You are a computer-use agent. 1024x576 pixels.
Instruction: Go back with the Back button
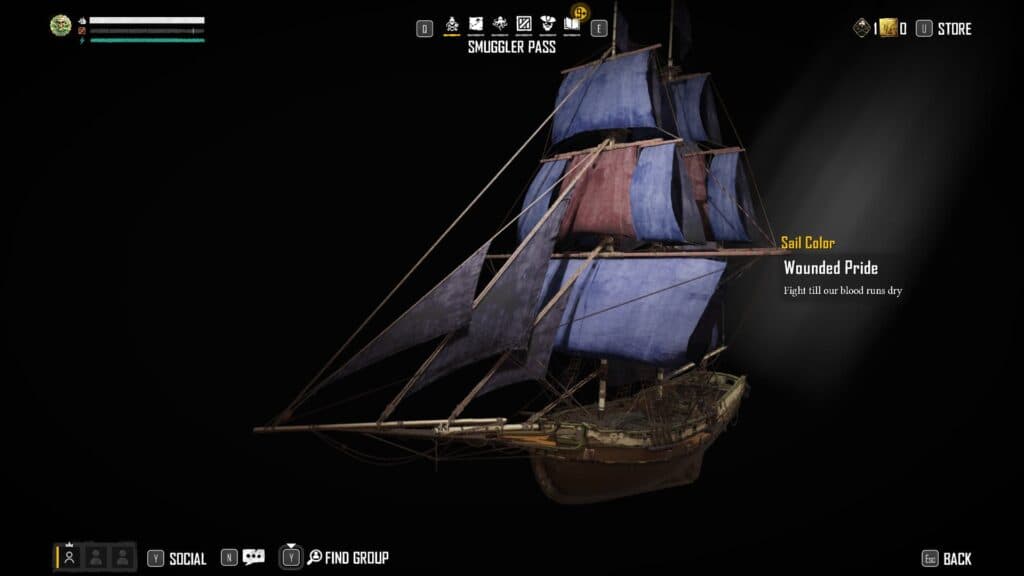coord(956,559)
